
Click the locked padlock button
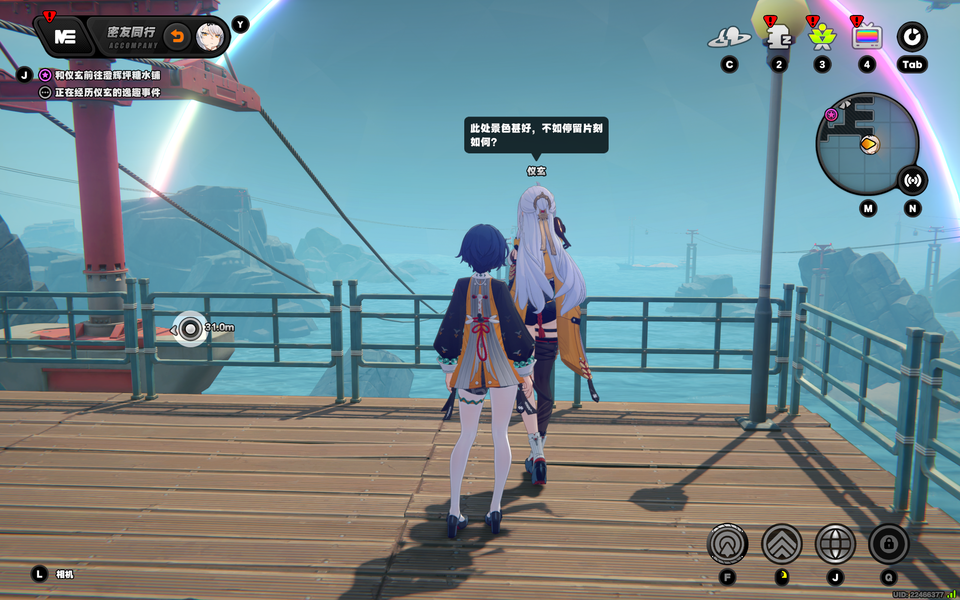point(888,544)
